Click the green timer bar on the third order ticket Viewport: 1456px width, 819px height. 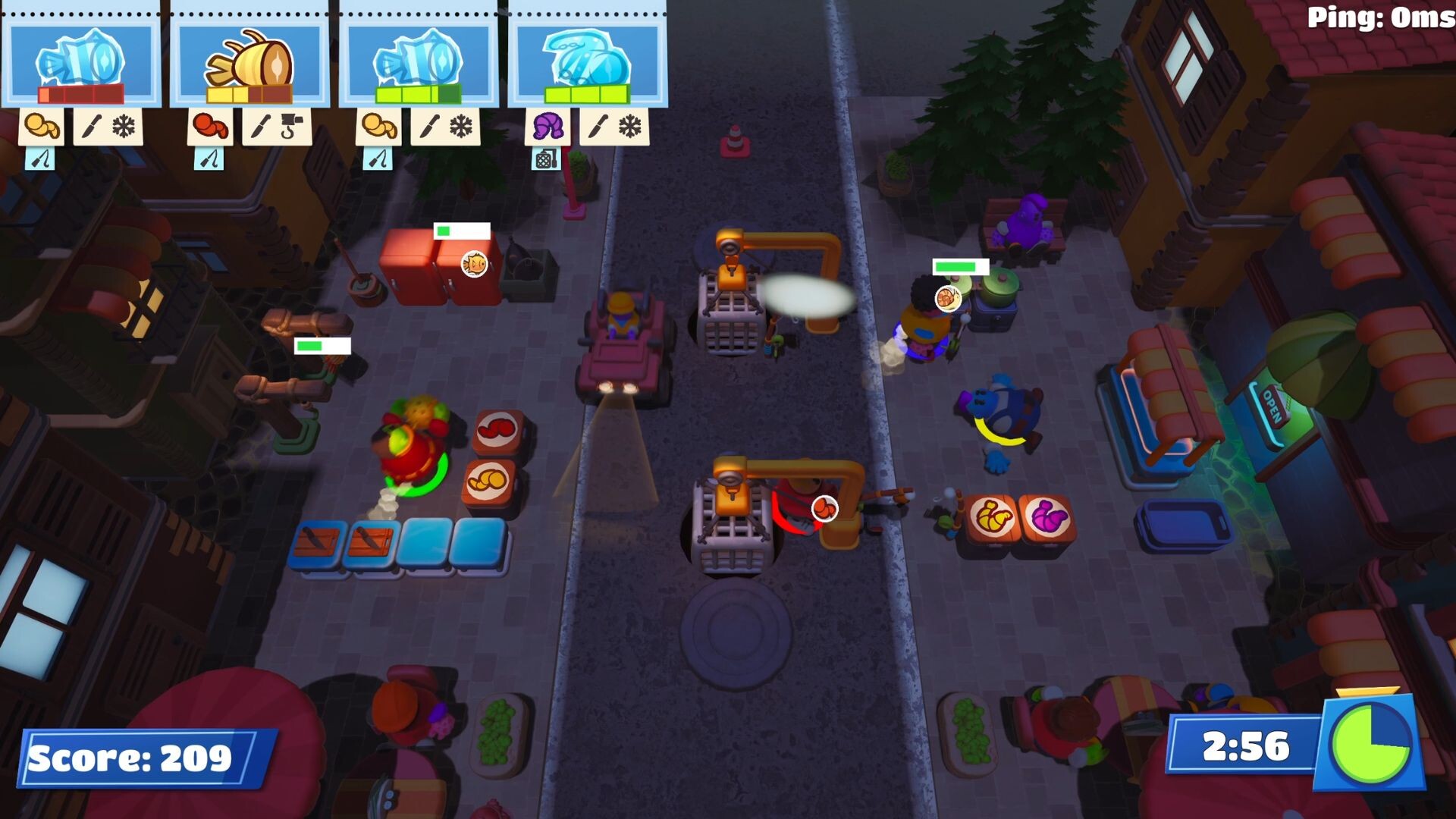point(419,94)
